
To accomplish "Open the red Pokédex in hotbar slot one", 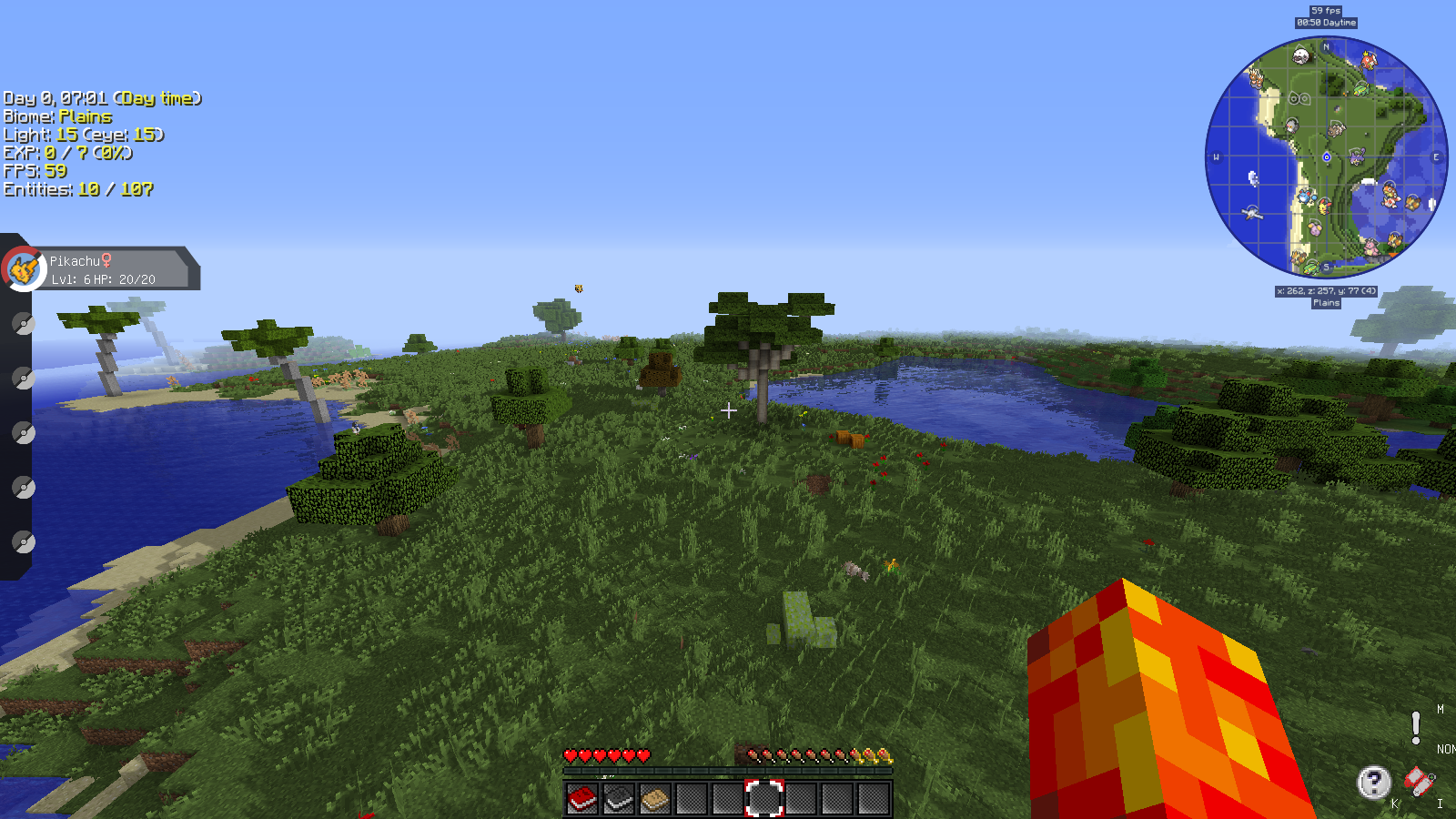I will (x=581, y=798).
